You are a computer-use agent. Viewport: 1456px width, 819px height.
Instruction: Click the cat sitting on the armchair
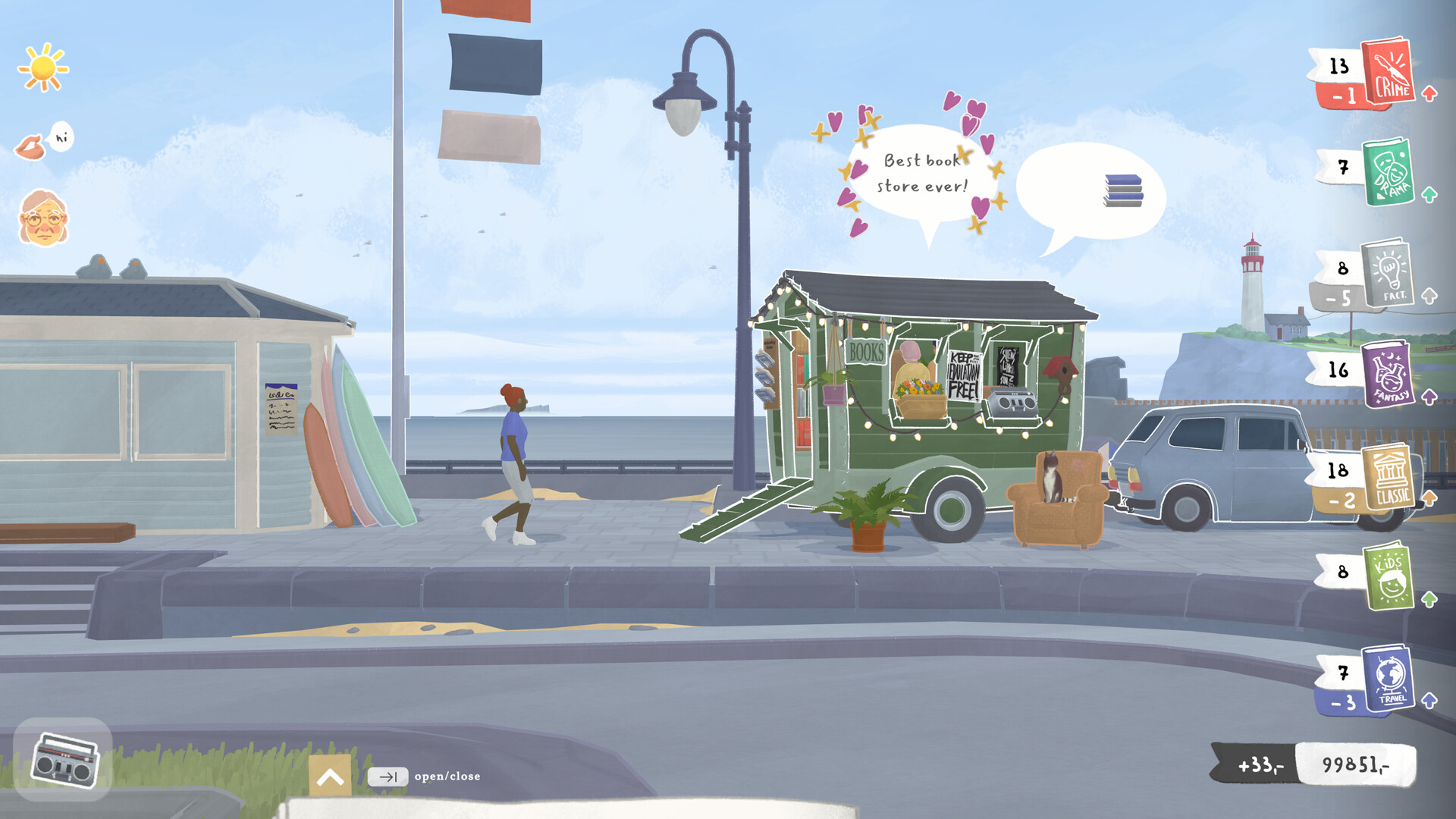click(x=1053, y=476)
